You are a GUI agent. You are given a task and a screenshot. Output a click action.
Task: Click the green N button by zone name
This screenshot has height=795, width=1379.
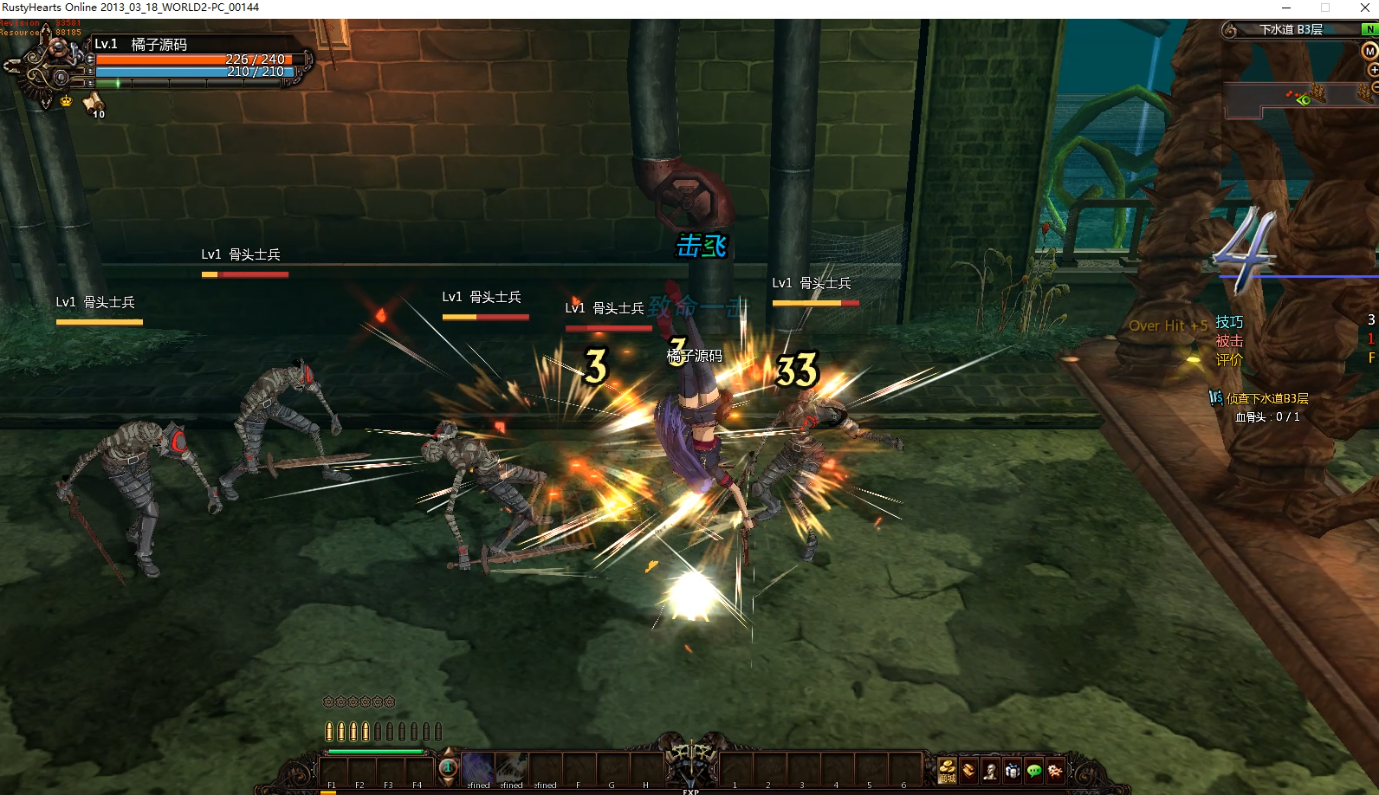point(1367,30)
